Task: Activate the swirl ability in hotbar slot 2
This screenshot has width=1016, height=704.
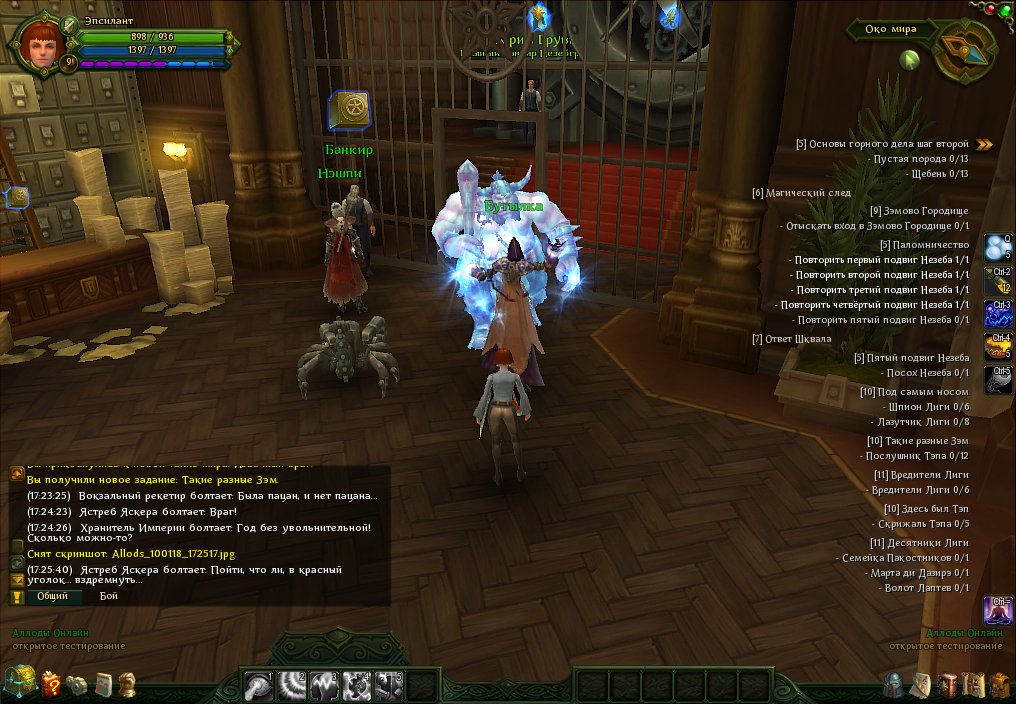Action: [293, 685]
